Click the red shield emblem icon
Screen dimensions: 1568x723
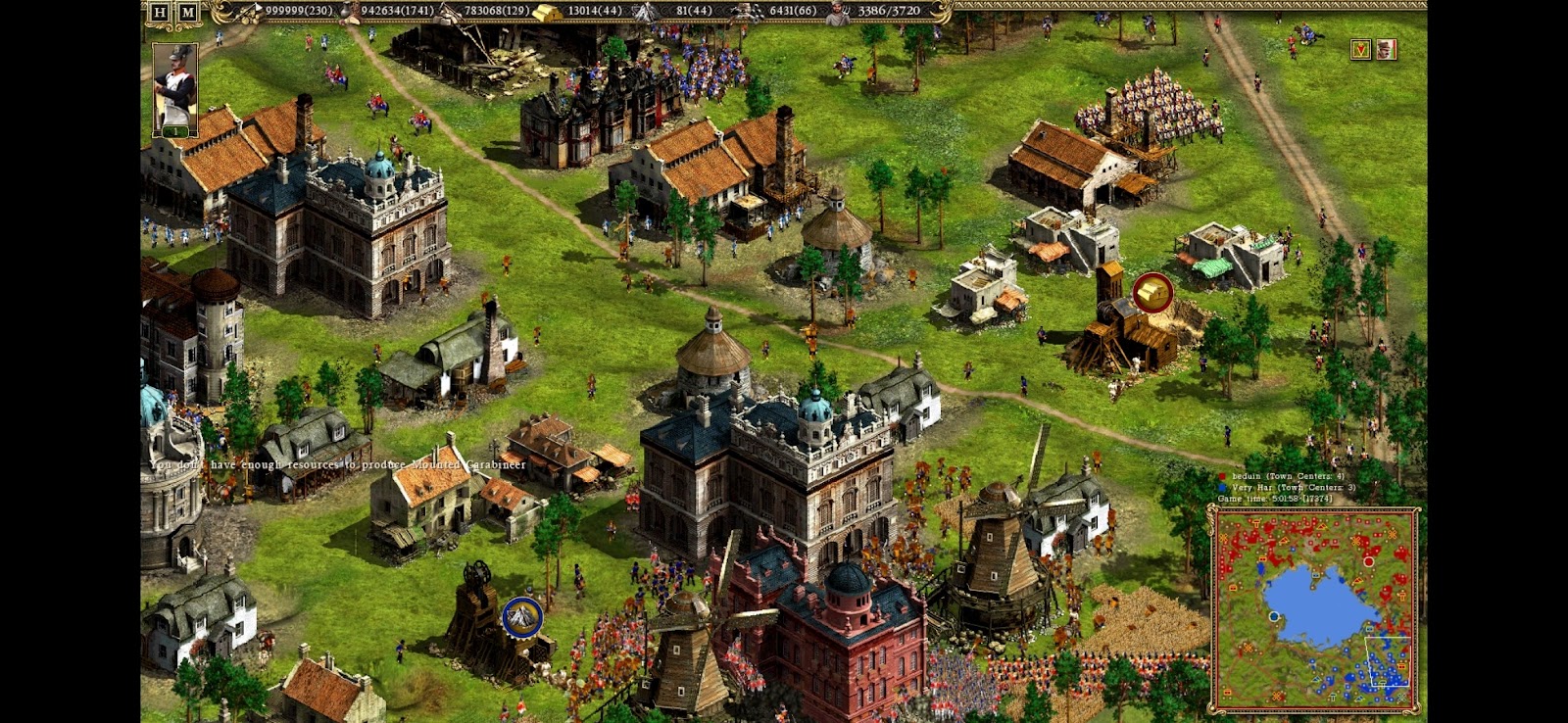(1360, 50)
